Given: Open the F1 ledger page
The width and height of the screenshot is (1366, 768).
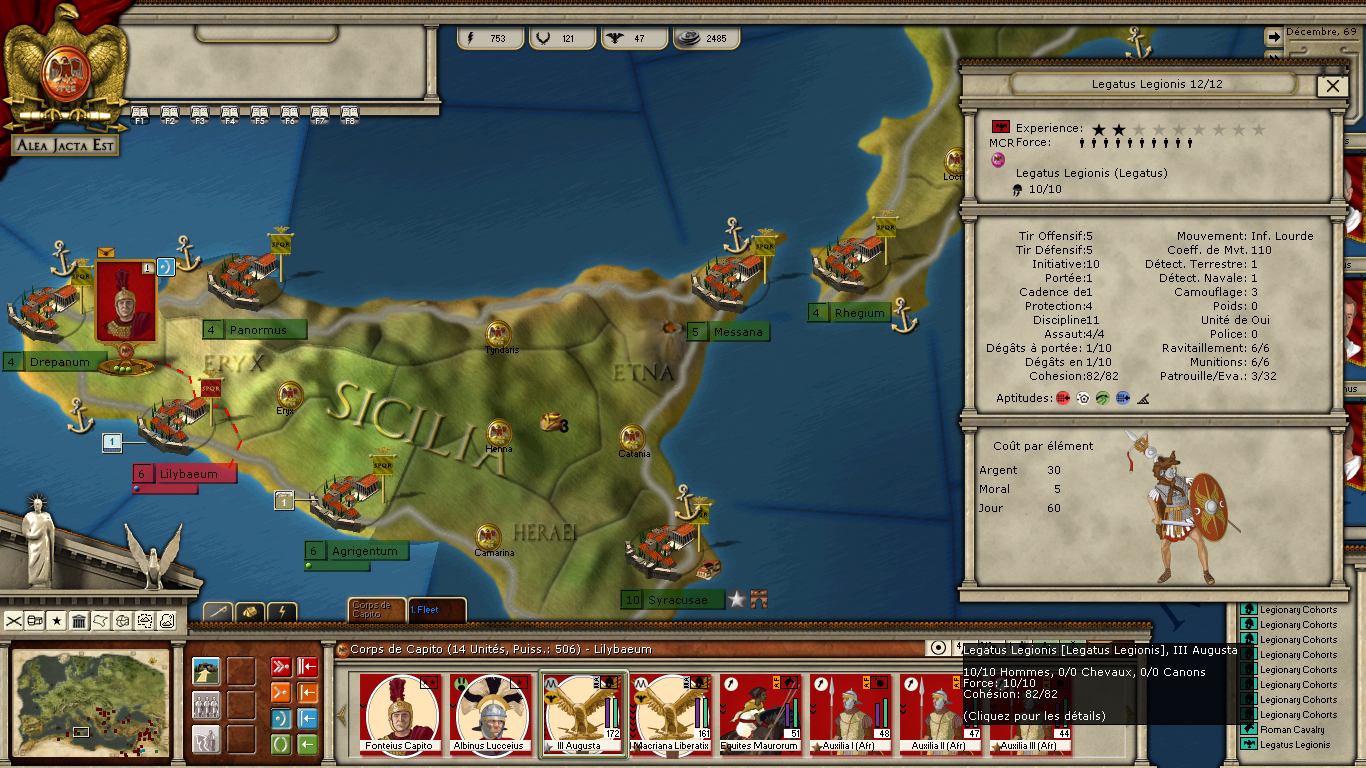Looking at the screenshot, I should click(140, 113).
